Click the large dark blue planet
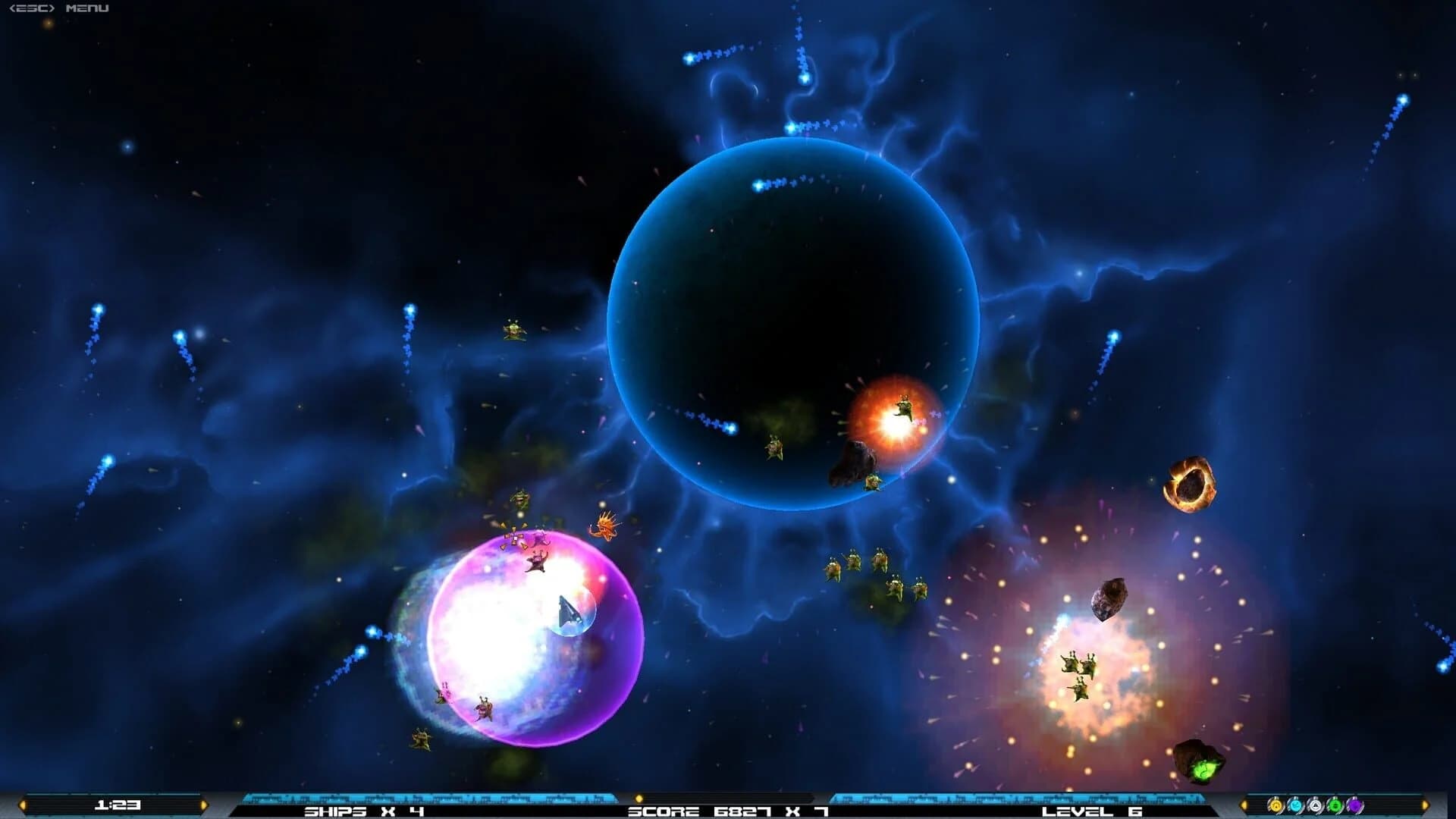This screenshot has width=1456, height=819. [x=796, y=318]
